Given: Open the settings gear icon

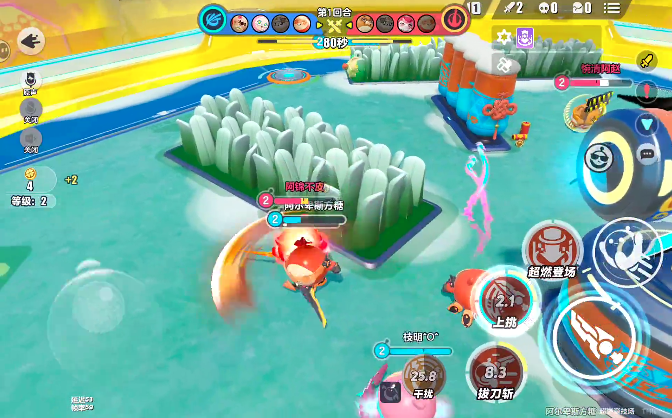Looking at the screenshot, I should click(503, 37).
